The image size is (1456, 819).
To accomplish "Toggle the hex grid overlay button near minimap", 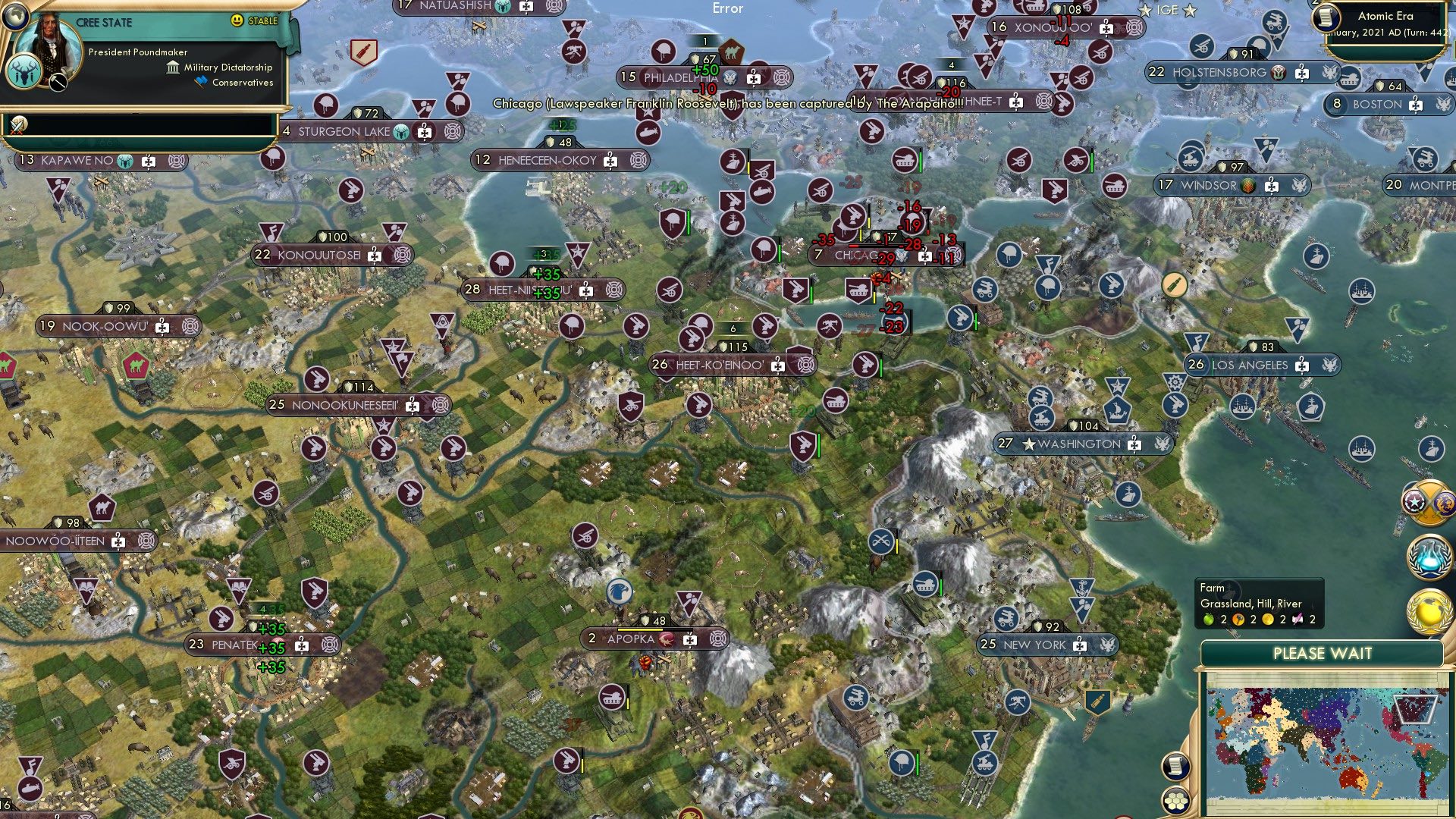I will (1175, 802).
